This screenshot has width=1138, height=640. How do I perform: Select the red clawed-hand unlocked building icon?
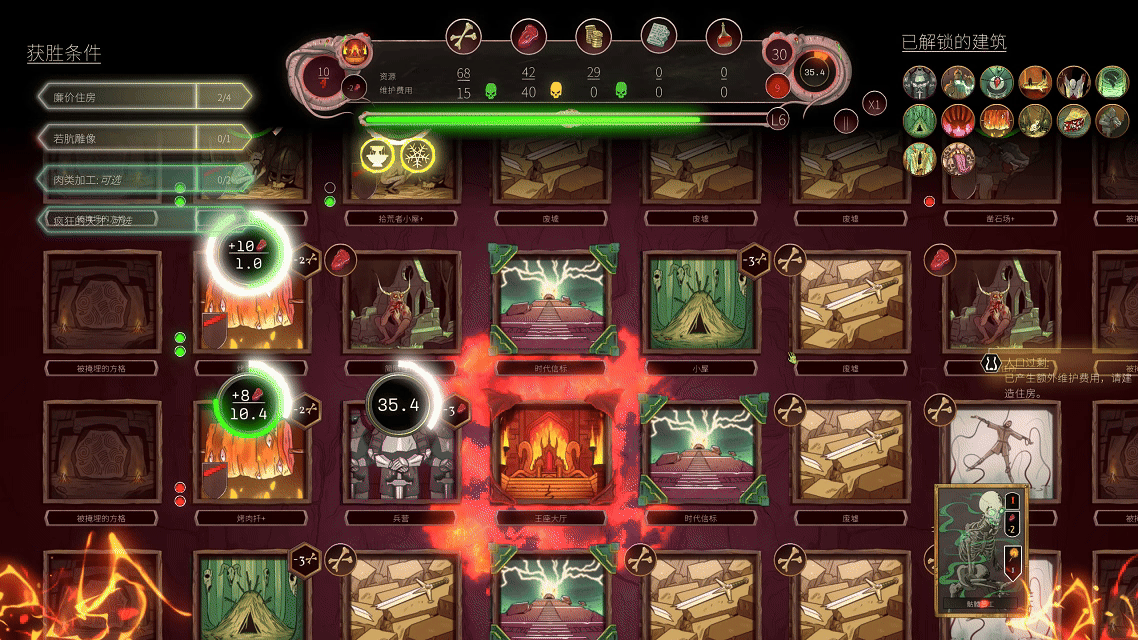tap(959, 120)
